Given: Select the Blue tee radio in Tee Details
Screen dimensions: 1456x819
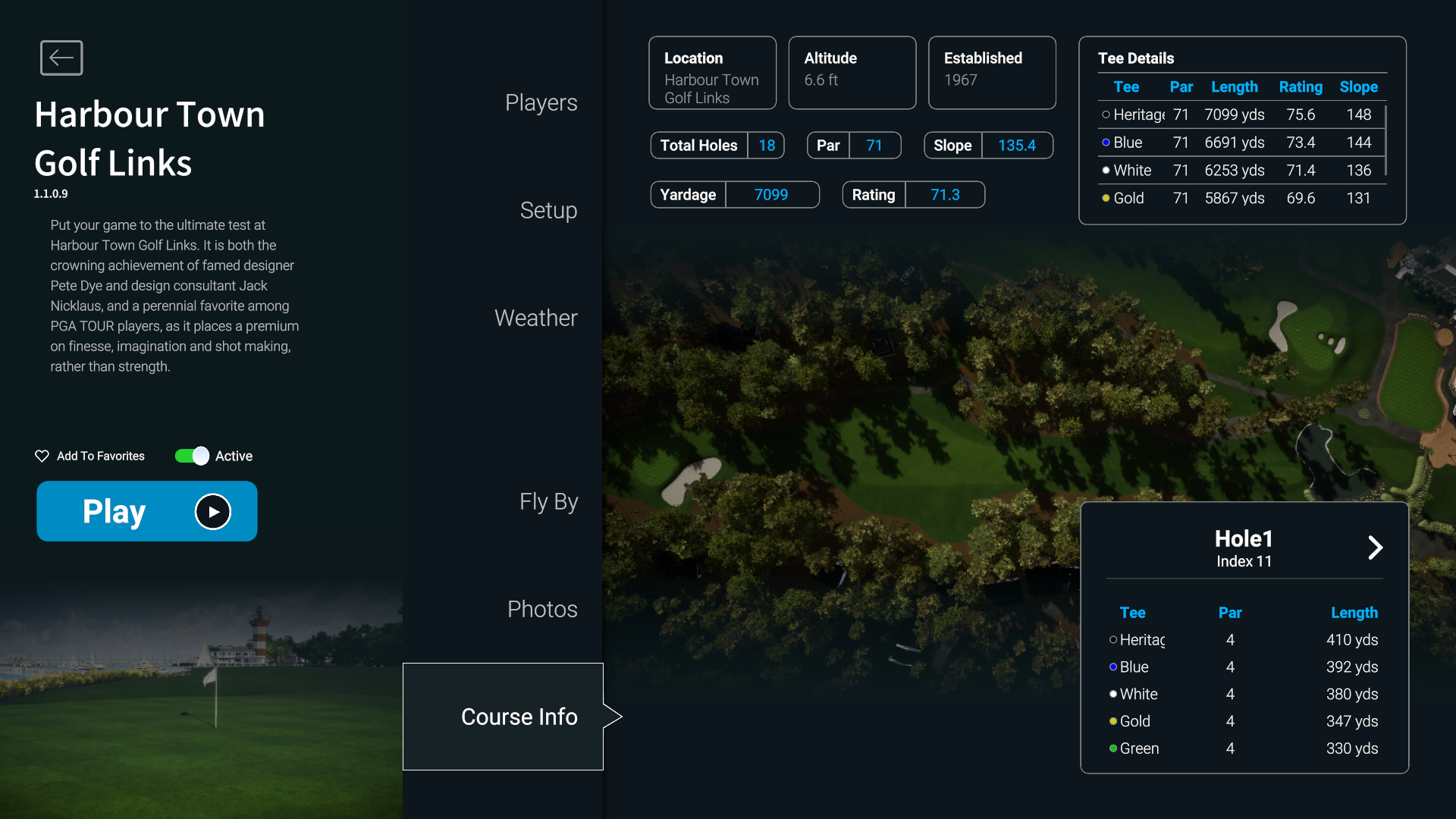Looking at the screenshot, I should point(1106,142).
